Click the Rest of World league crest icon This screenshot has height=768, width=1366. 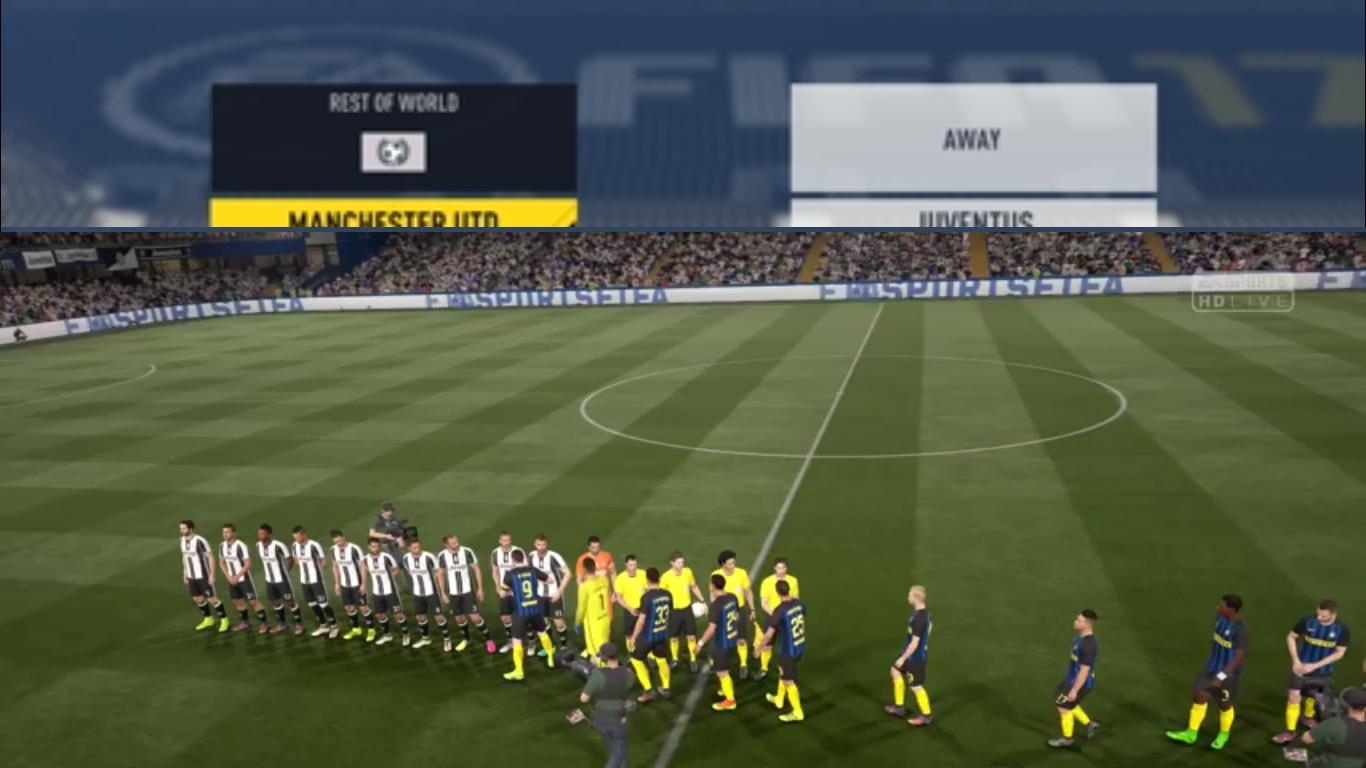pos(393,152)
